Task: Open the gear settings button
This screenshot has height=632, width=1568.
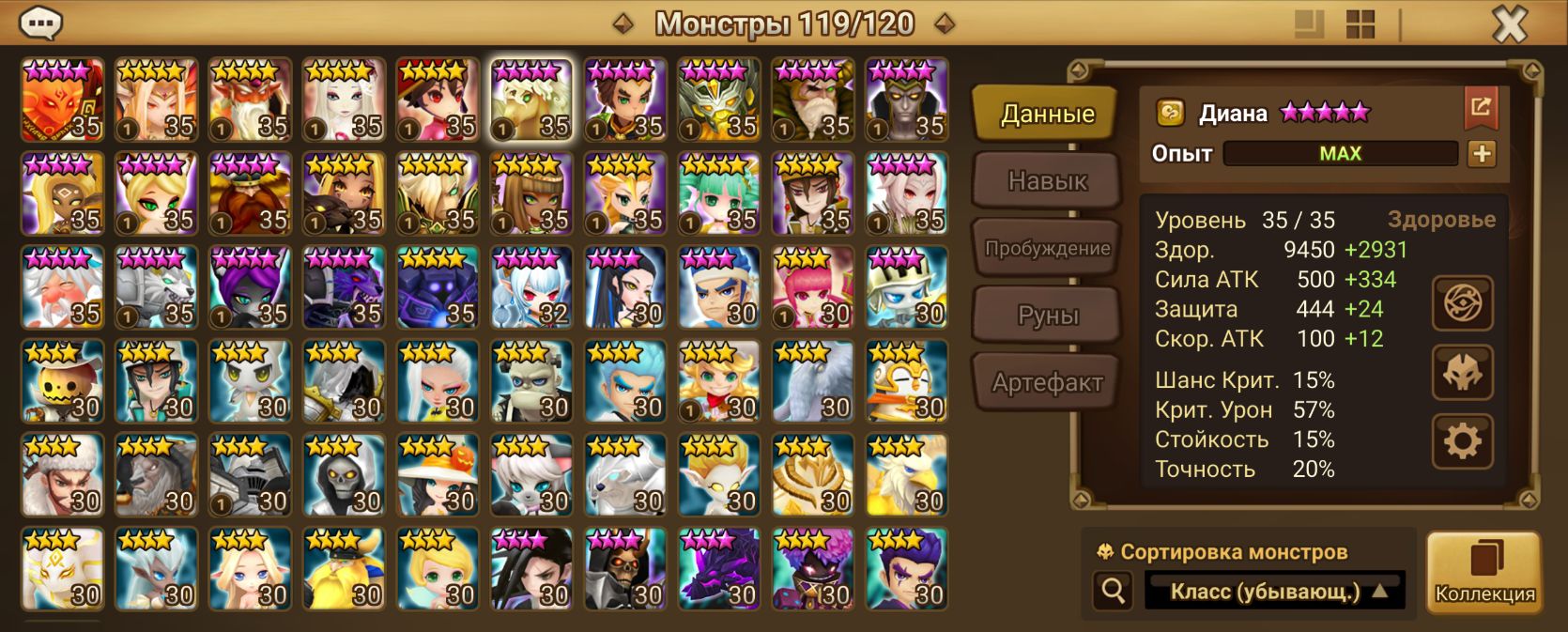Action: [1462, 441]
